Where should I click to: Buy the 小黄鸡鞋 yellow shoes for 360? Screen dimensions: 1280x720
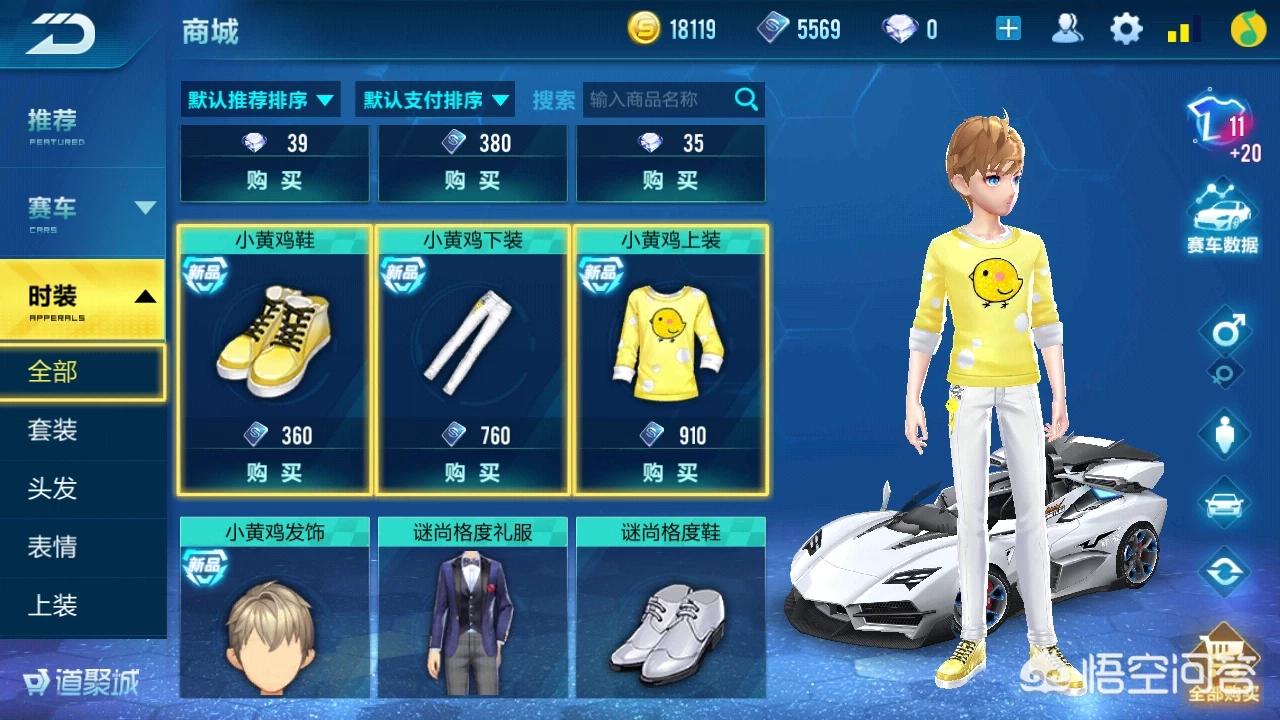coord(274,472)
